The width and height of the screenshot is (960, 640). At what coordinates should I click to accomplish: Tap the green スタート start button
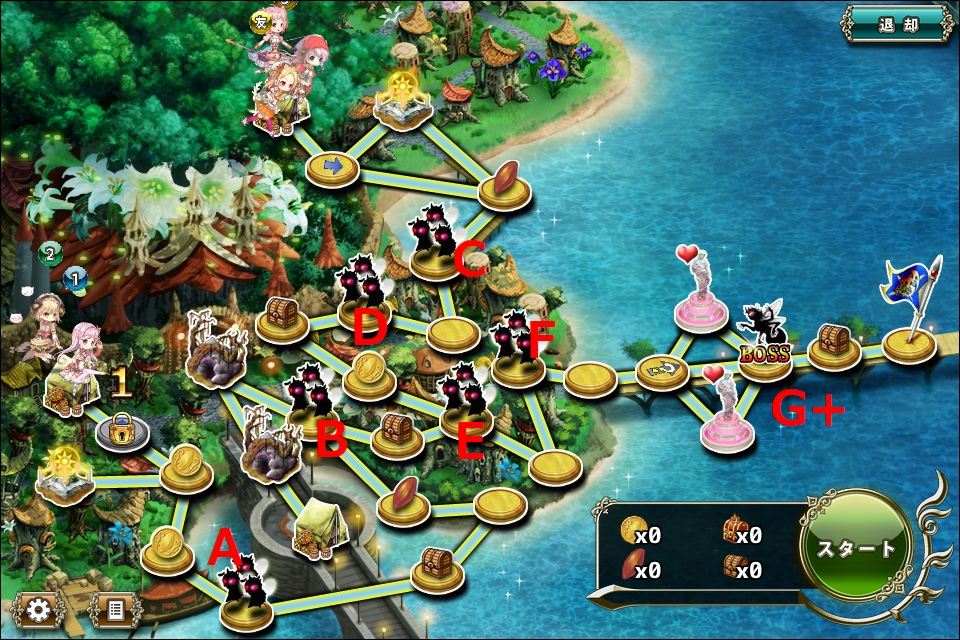pyautogui.click(x=857, y=549)
